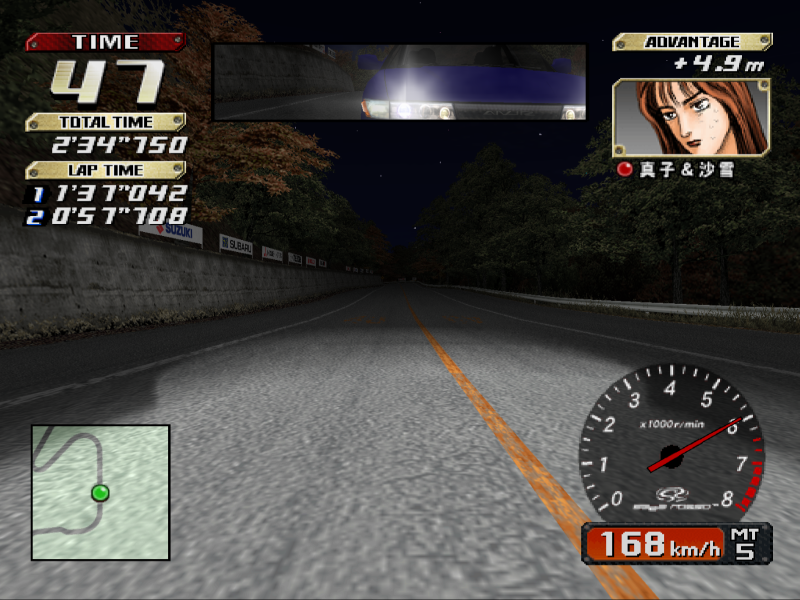Viewport: 800px width, 600px height.
Task: Click the track minimap
Action: click(100, 492)
